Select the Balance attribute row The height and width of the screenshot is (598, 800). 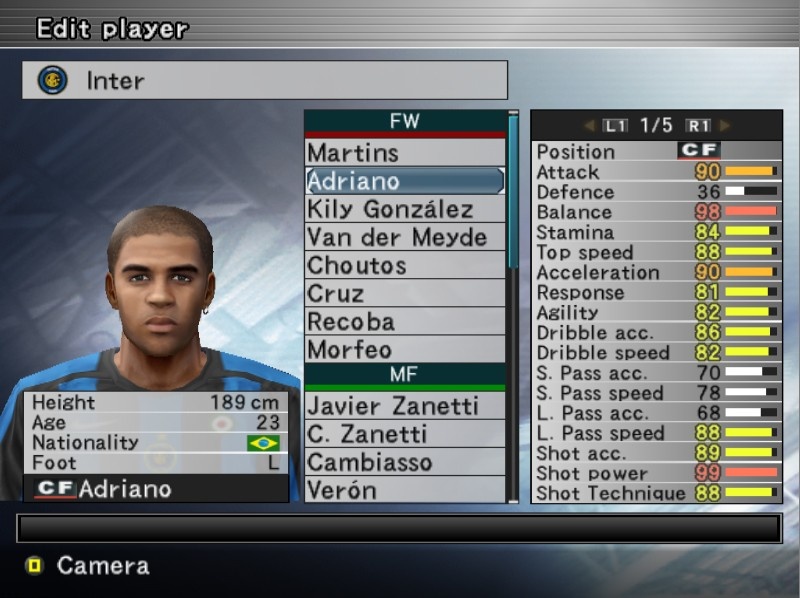pyautogui.click(x=656, y=212)
